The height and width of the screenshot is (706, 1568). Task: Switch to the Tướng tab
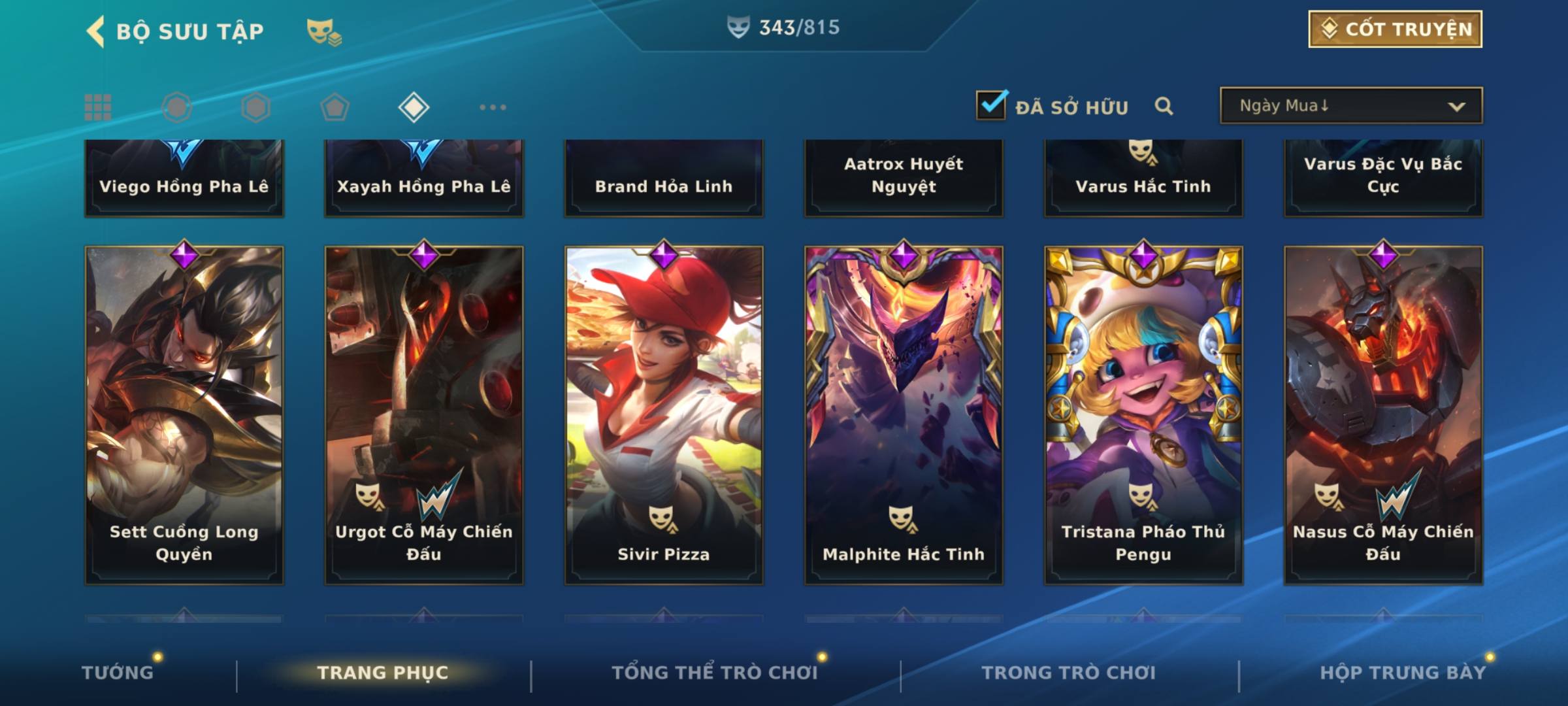(118, 673)
